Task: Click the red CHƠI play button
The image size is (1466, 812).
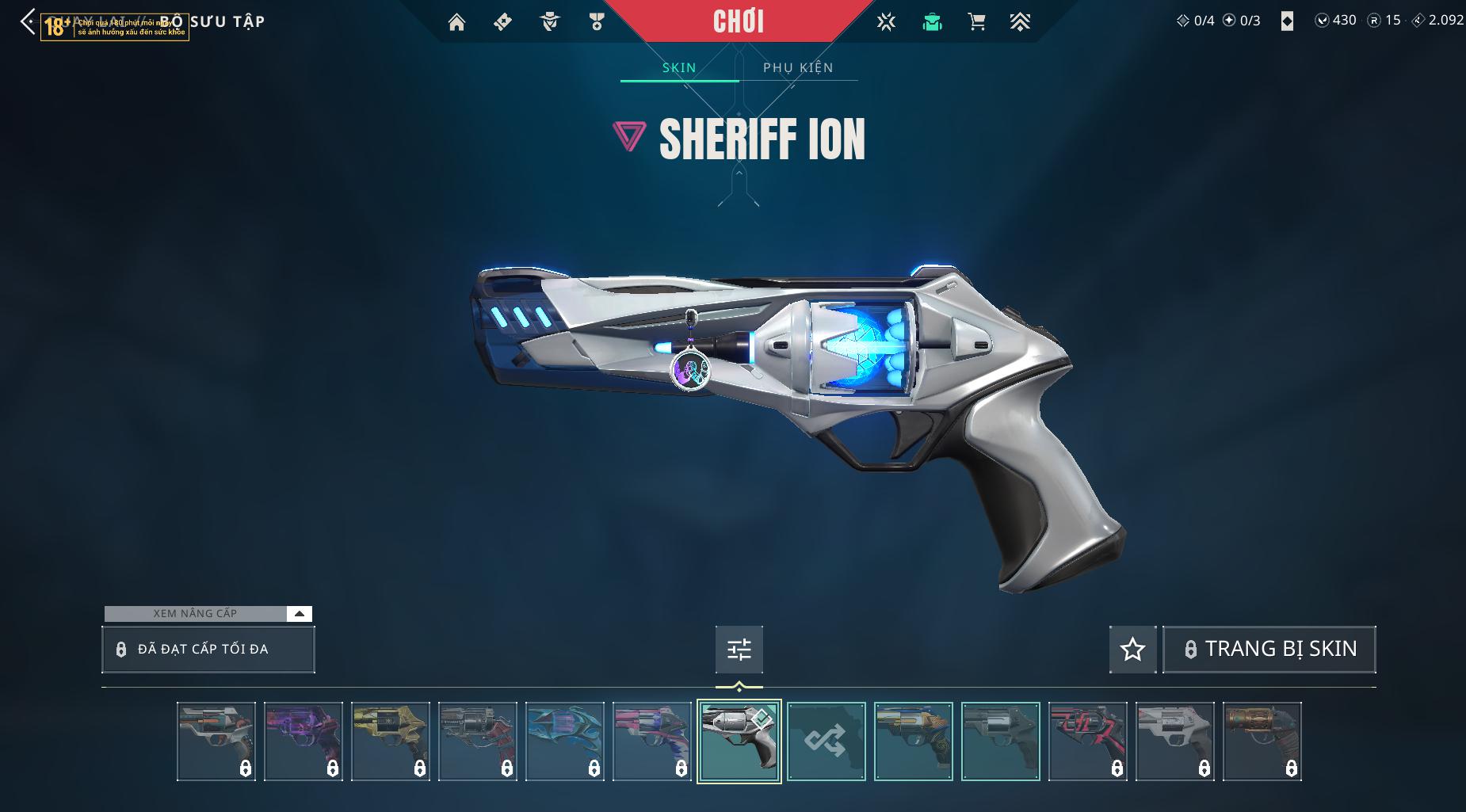Action: pos(739,21)
